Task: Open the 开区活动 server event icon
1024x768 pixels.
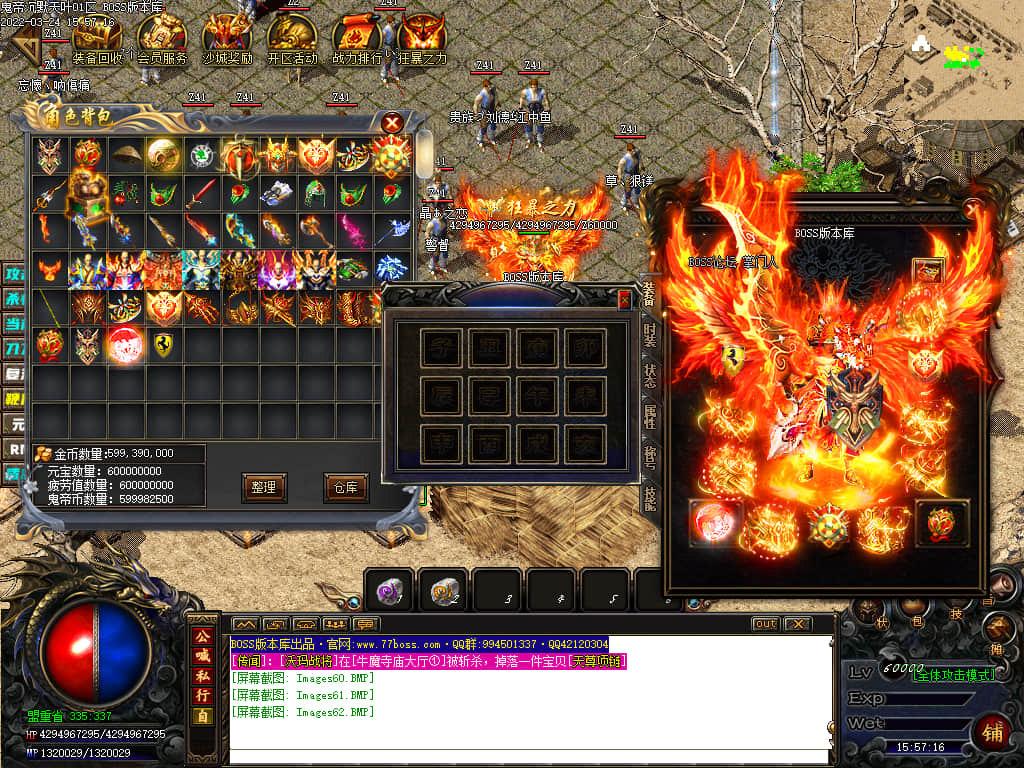Action: (x=292, y=41)
